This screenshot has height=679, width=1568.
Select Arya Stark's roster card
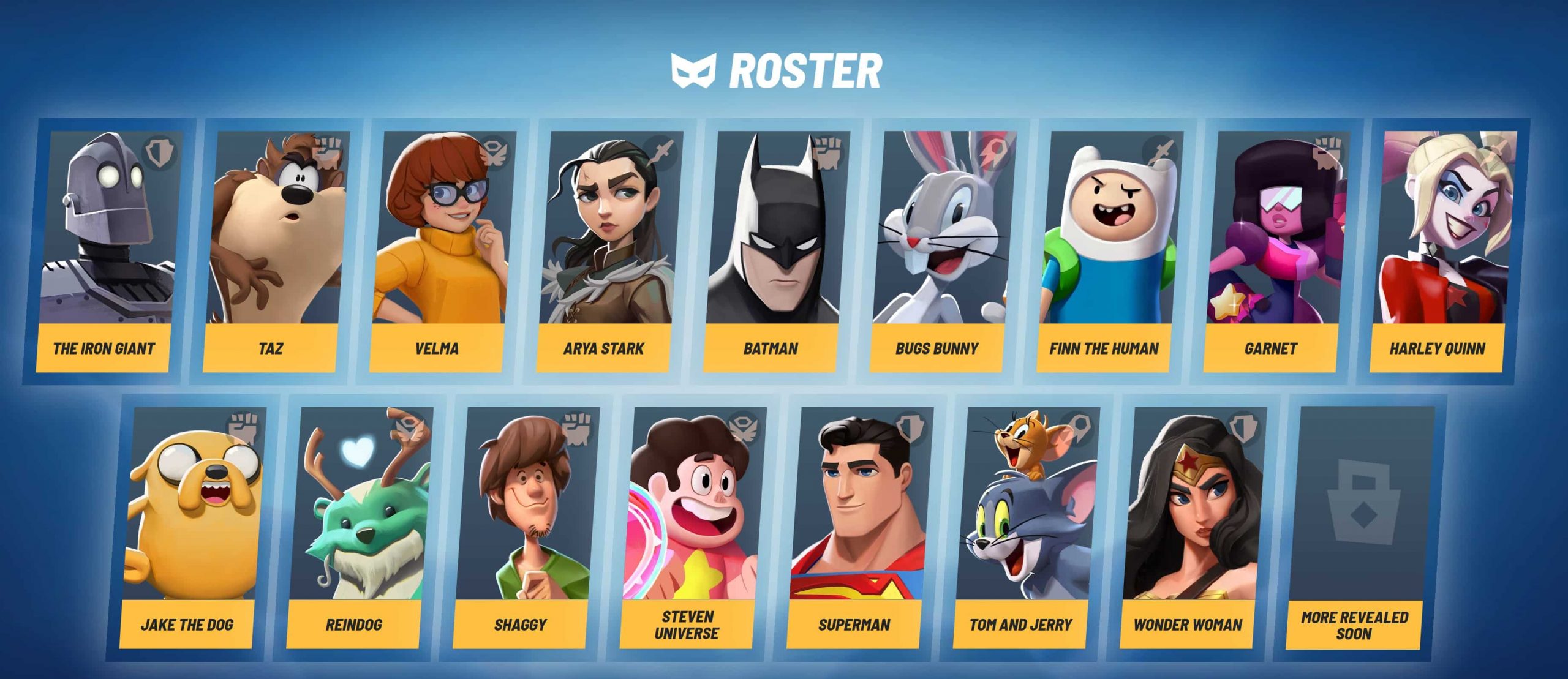(605, 251)
